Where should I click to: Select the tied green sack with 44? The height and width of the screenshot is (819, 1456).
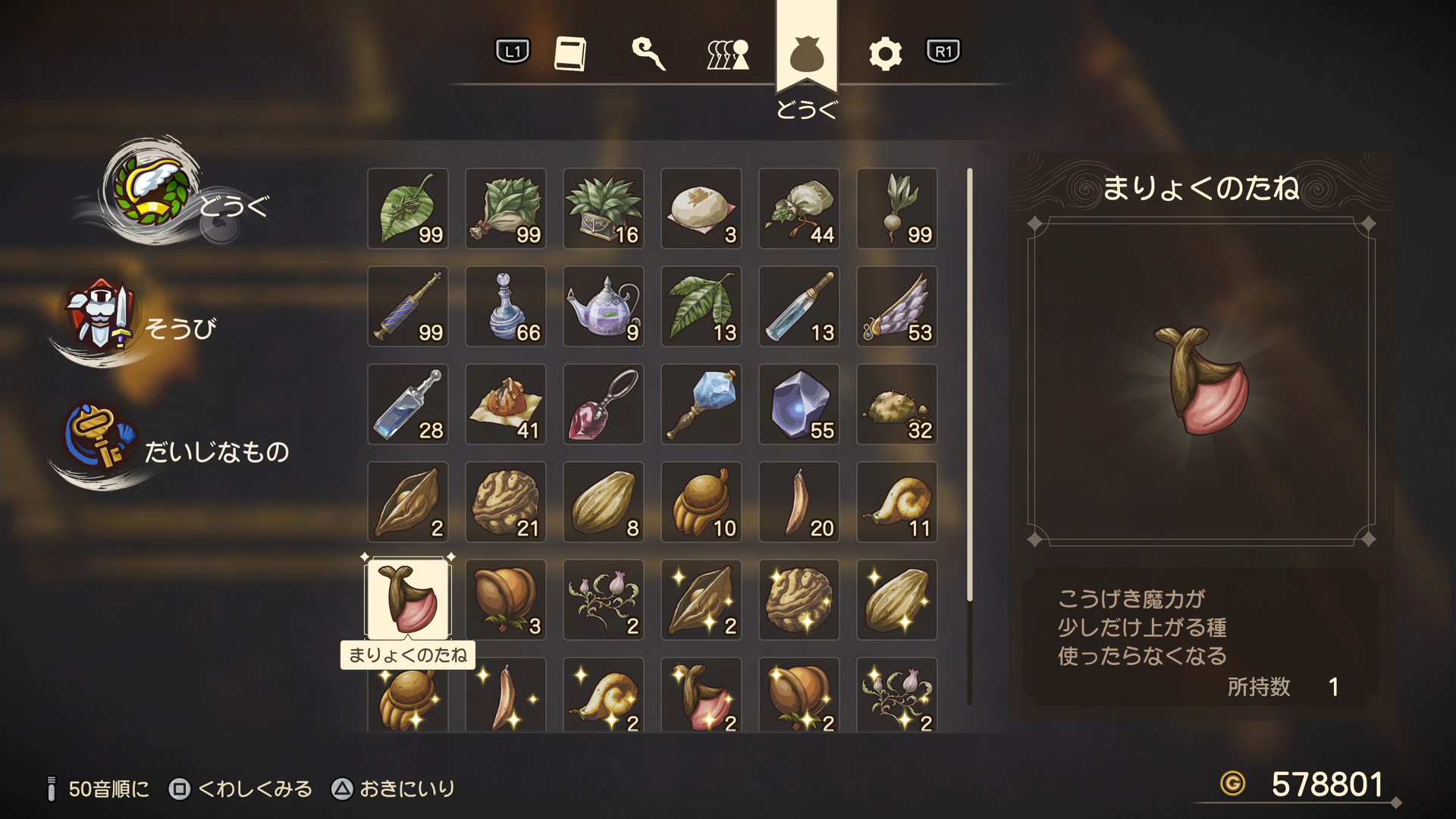tap(799, 209)
